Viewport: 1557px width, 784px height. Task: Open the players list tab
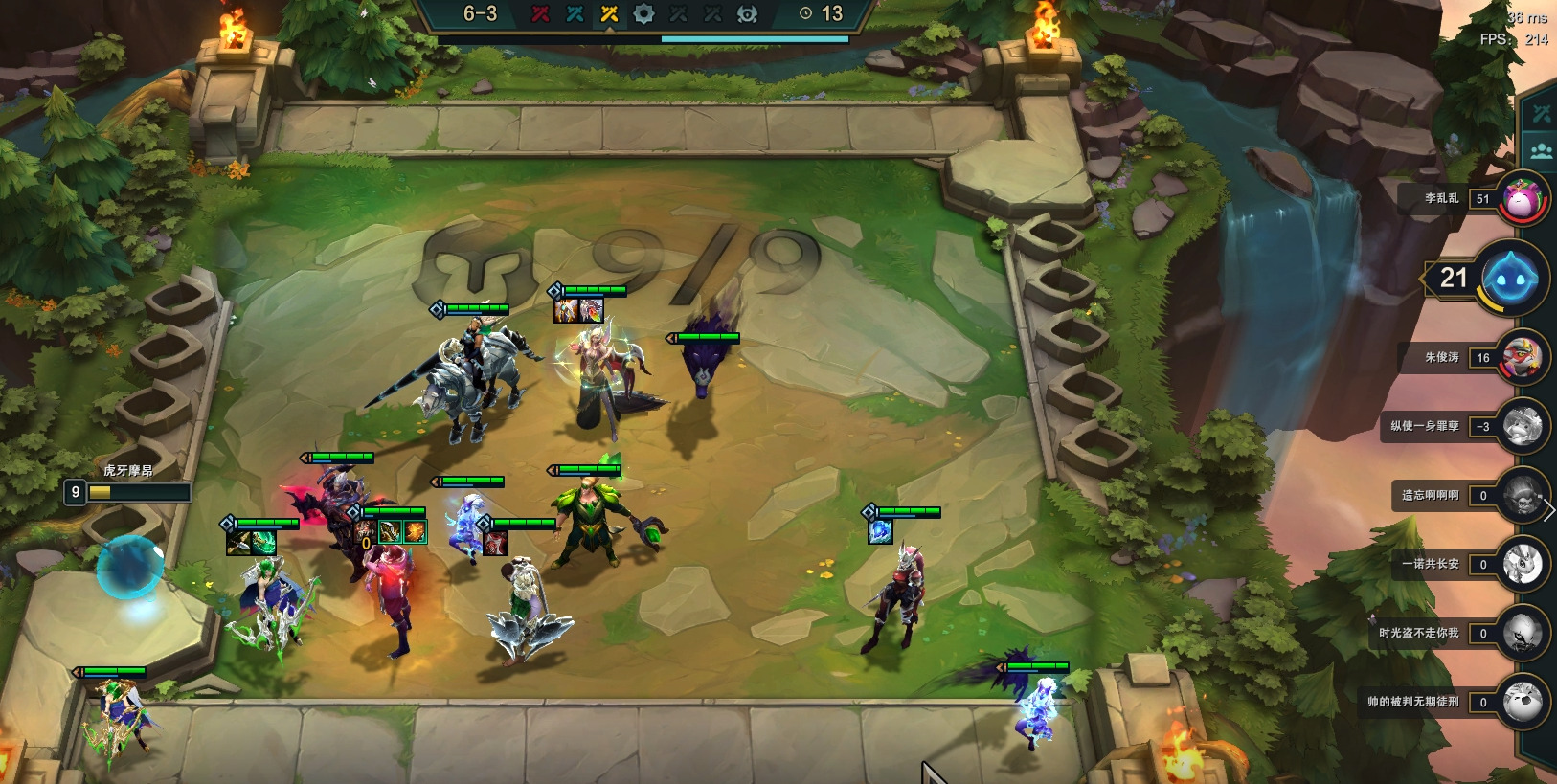(1541, 150)
